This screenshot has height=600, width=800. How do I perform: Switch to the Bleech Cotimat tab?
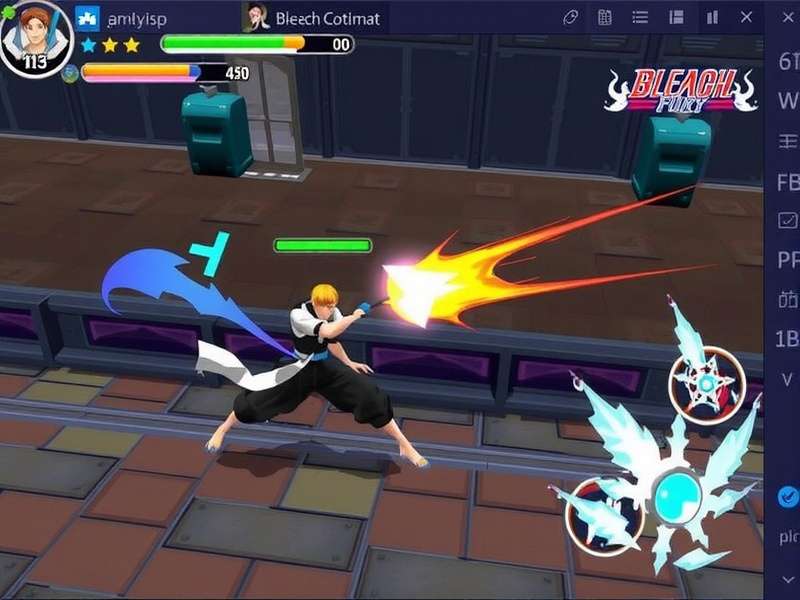[313, 17]
